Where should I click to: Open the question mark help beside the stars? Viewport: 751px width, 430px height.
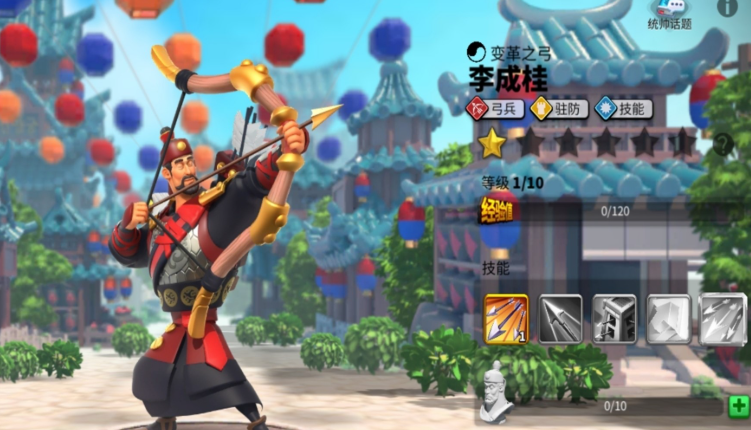pos(722,145)
